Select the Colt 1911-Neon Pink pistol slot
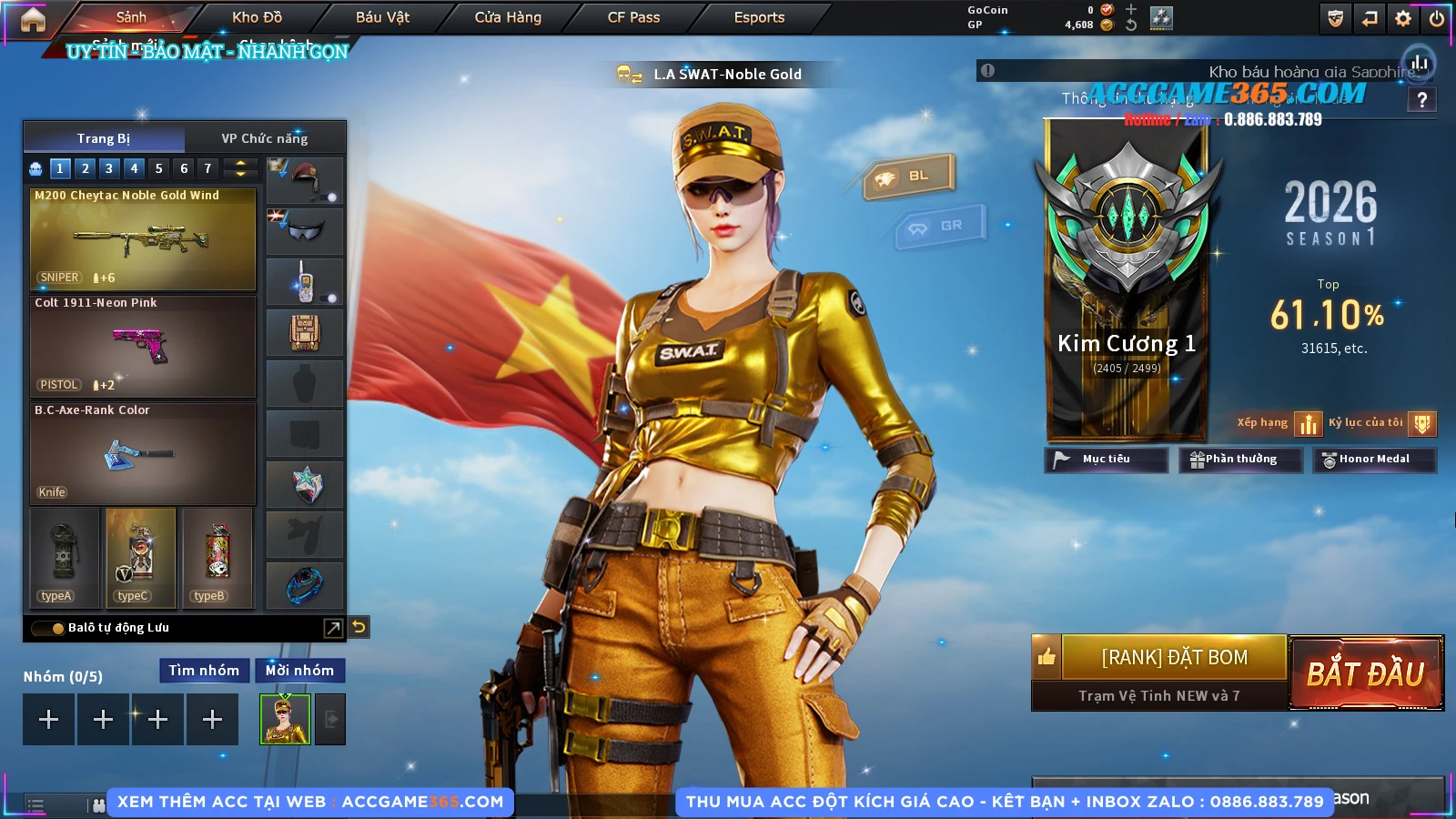This screenshot has height=819, width=1456. coord(143,347)
